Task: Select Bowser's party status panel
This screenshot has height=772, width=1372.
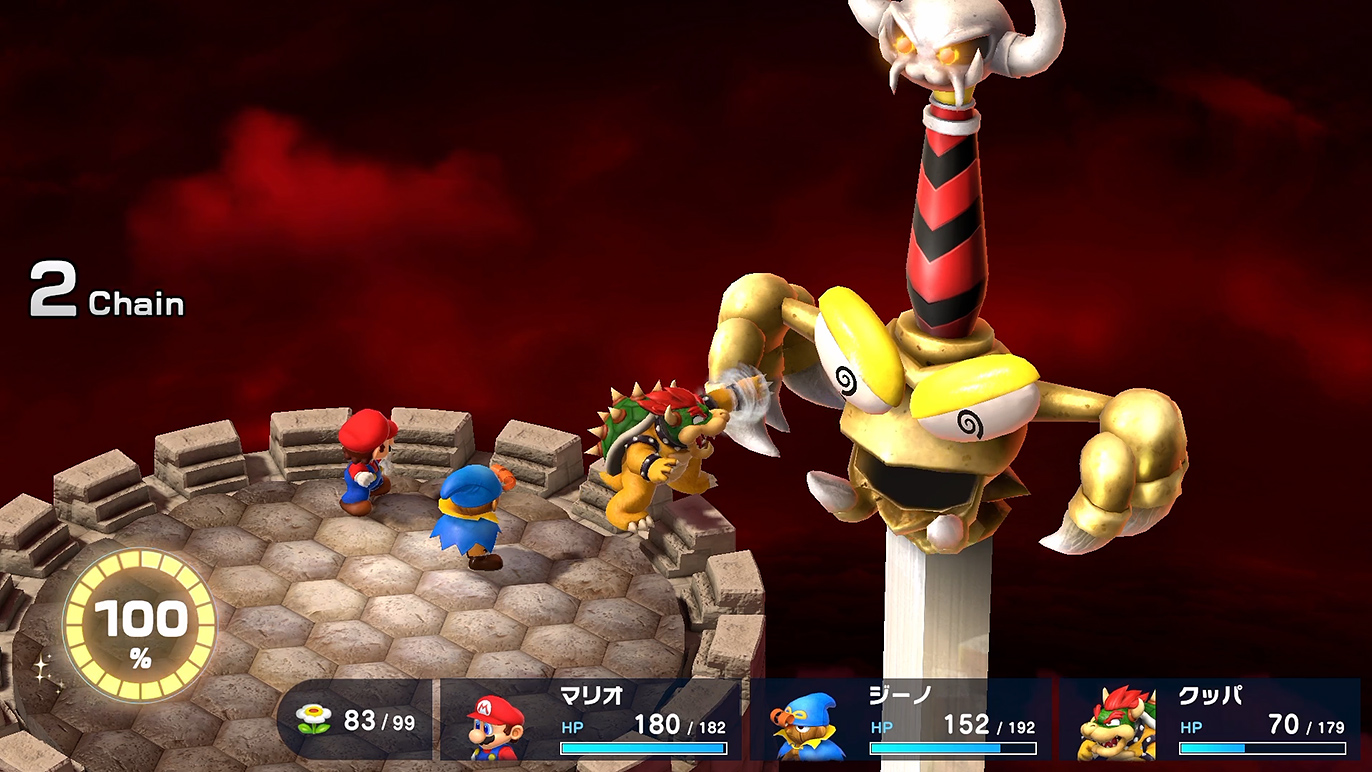Action: [1210, 720]
